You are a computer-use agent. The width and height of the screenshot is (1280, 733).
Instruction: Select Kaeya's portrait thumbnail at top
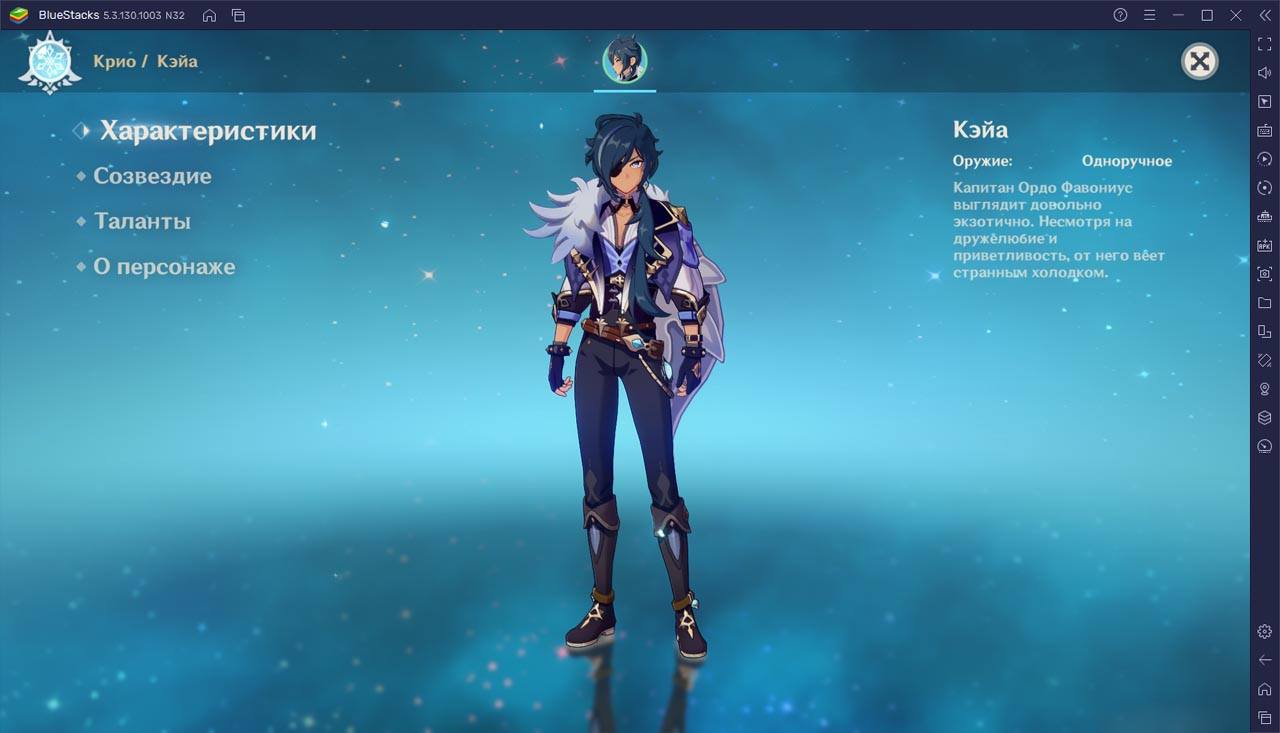(x=625, y=61)
